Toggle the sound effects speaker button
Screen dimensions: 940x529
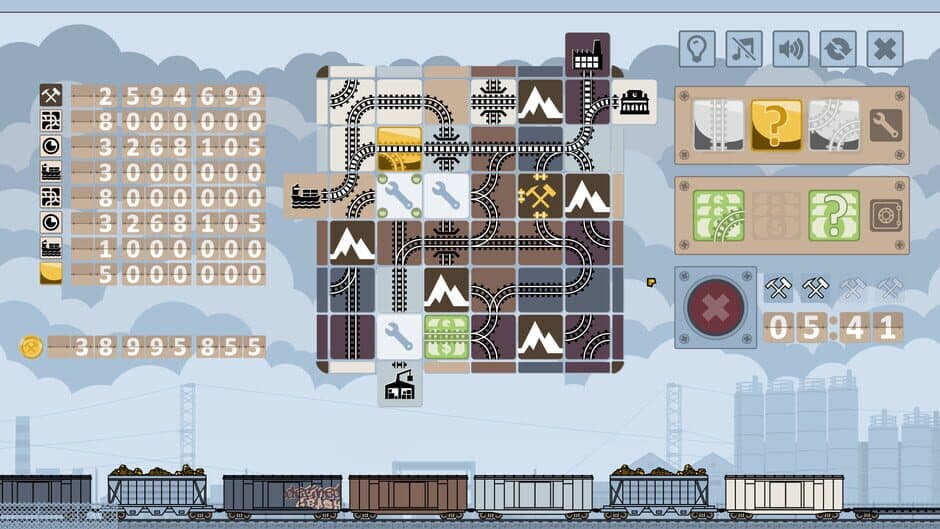click(x=791, y=48)
